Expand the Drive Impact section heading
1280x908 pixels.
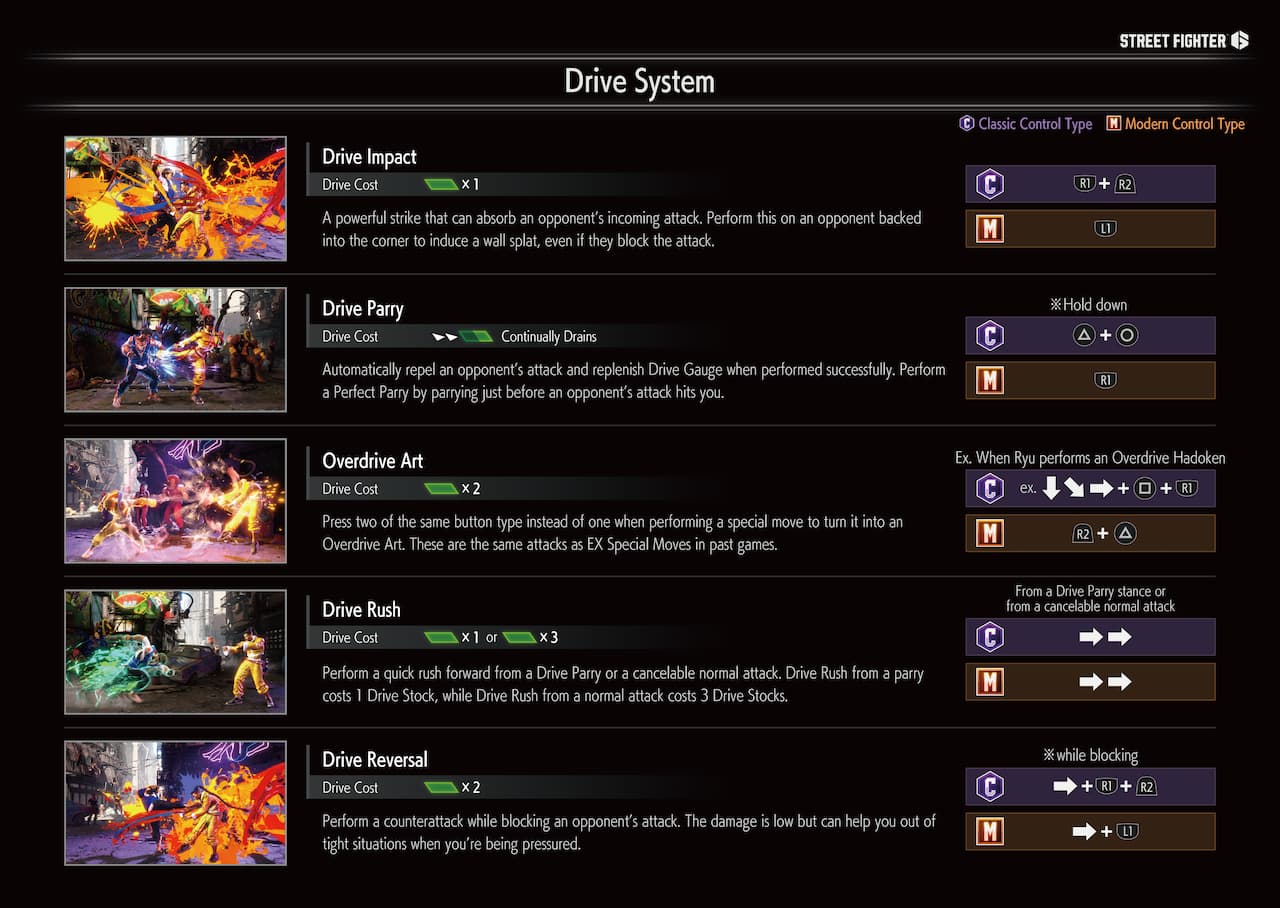point(369,157)
